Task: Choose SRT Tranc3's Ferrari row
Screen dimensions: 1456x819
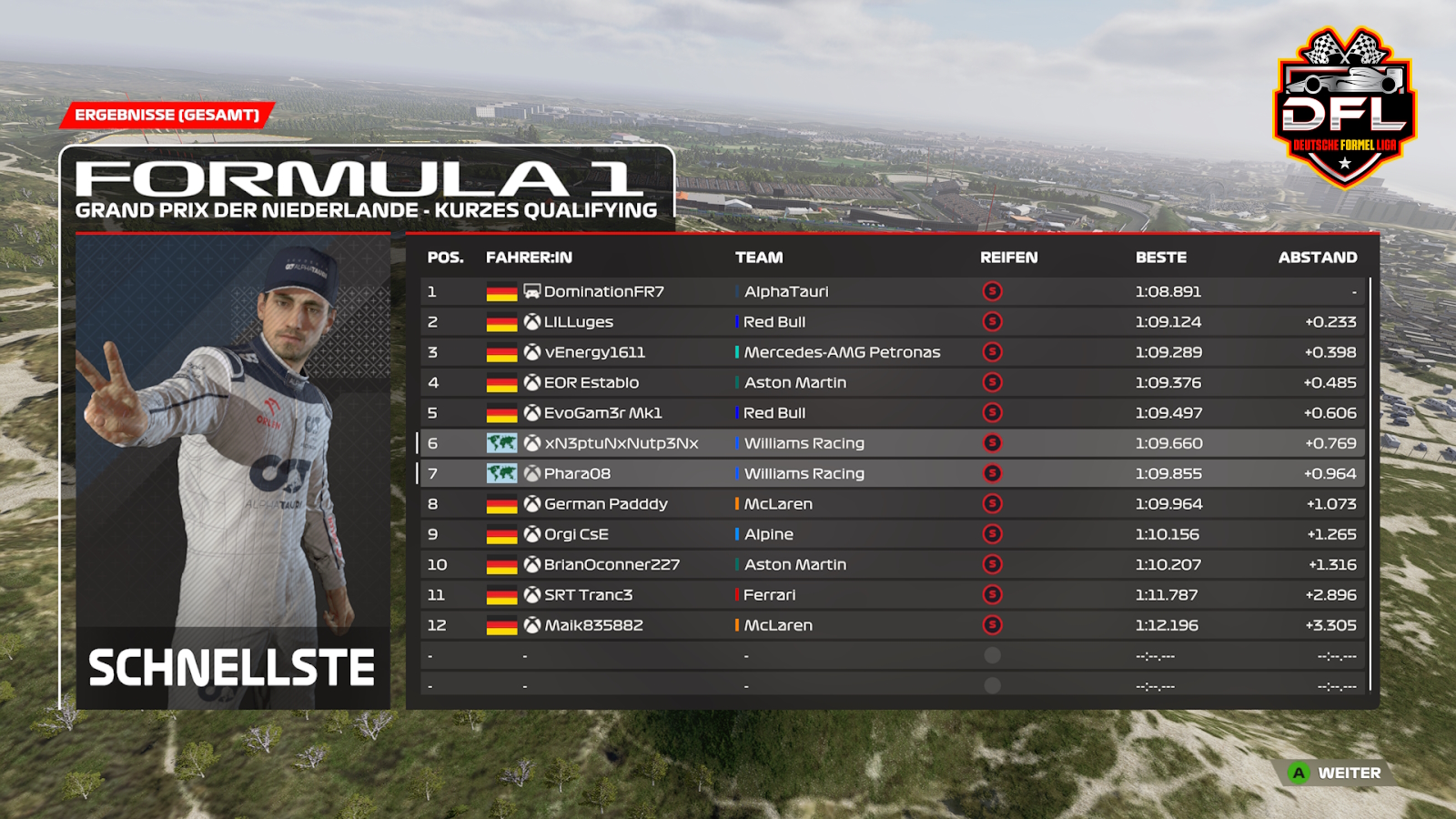Action: point(588,595)
